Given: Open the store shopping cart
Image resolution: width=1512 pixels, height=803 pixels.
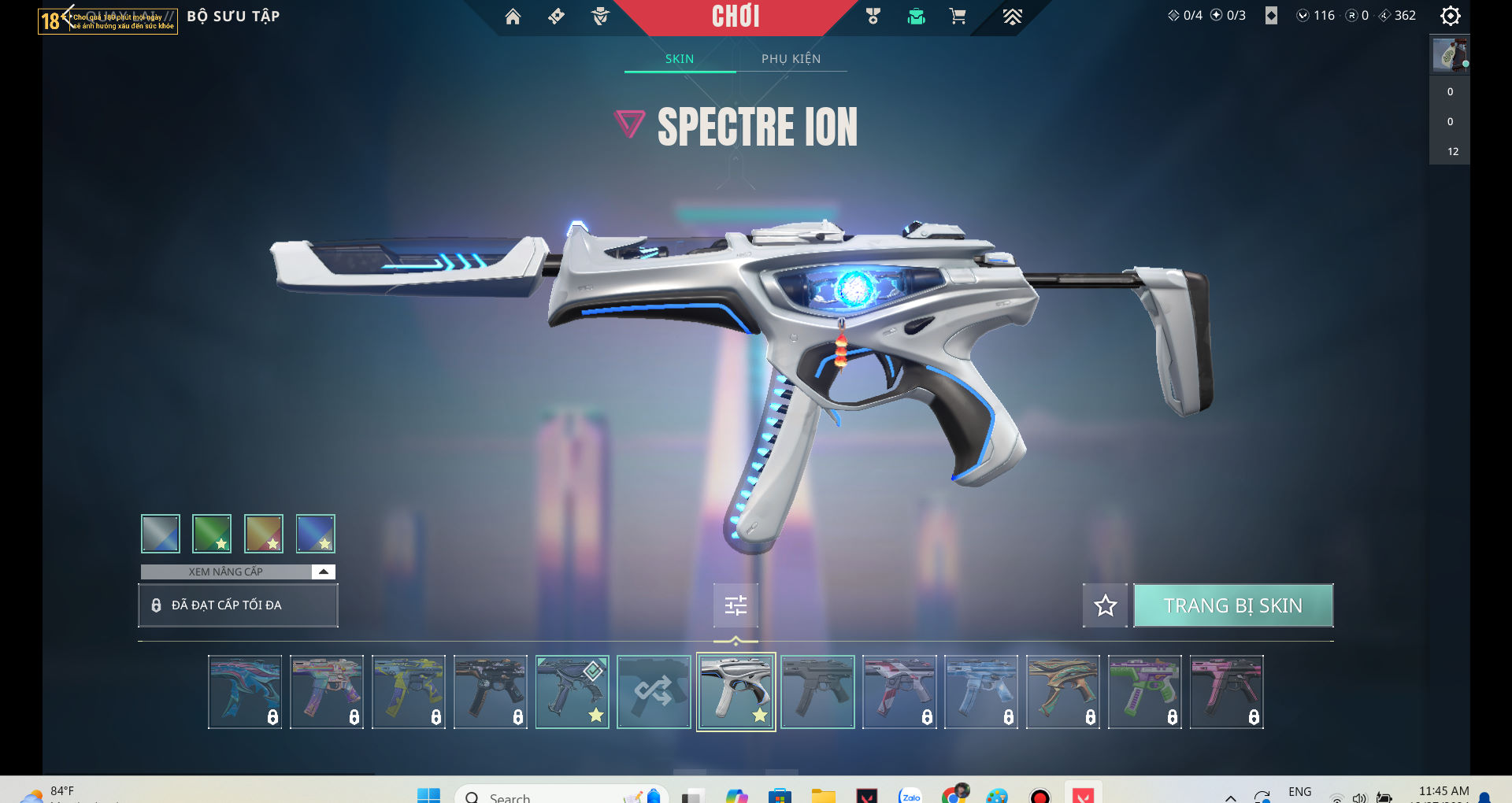Looking at the screenshot, I should point(958,17).
